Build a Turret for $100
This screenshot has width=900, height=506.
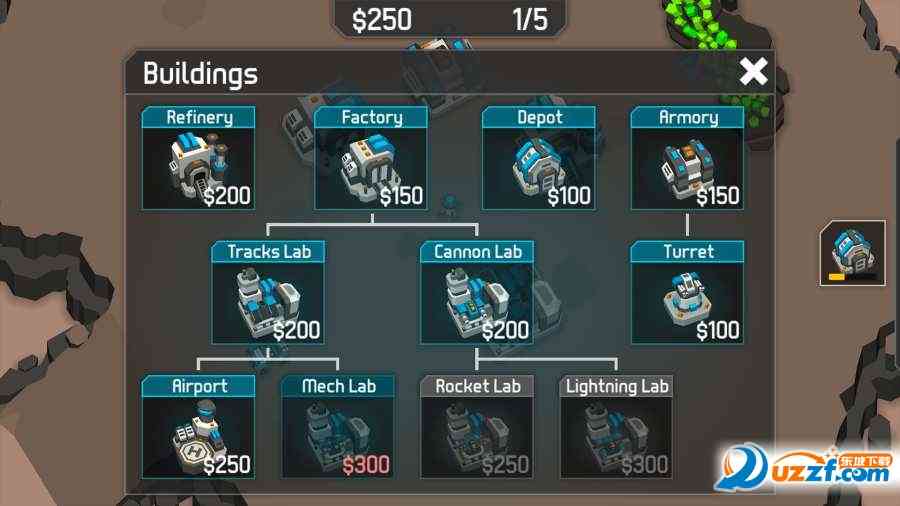point(688,293)
